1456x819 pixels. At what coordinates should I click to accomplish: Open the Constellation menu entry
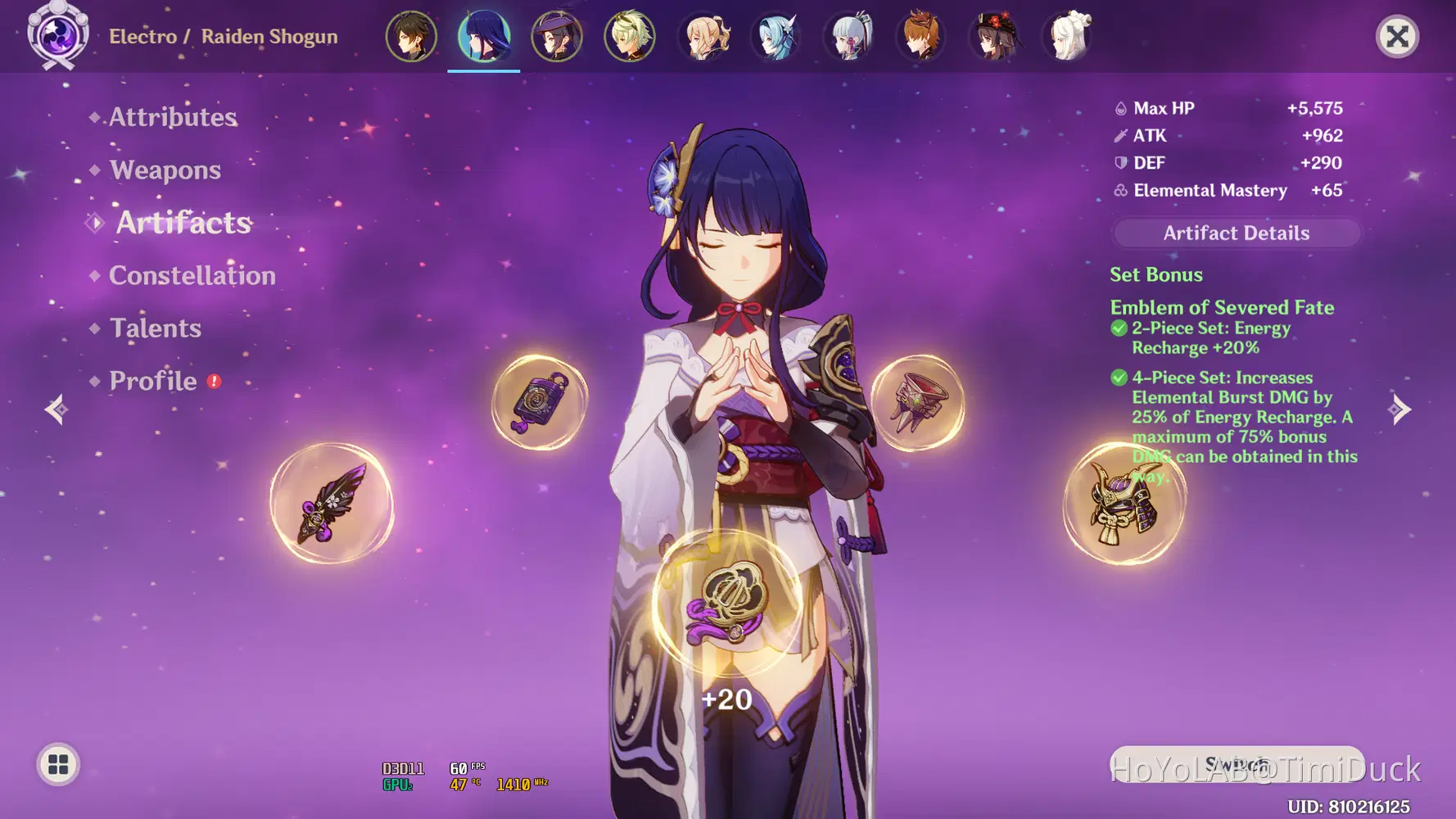click(192, 275)
